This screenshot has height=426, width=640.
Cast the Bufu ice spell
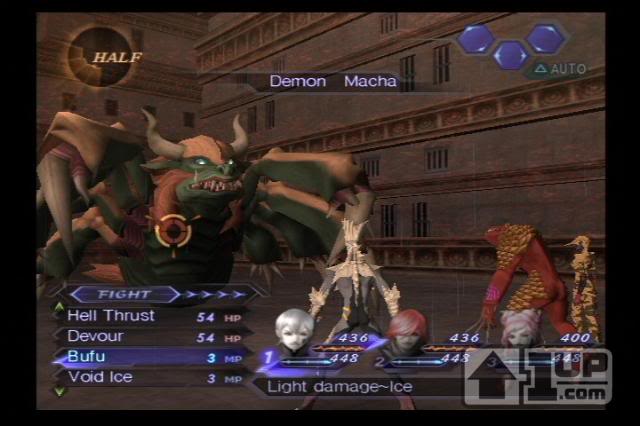click(85, 357)
